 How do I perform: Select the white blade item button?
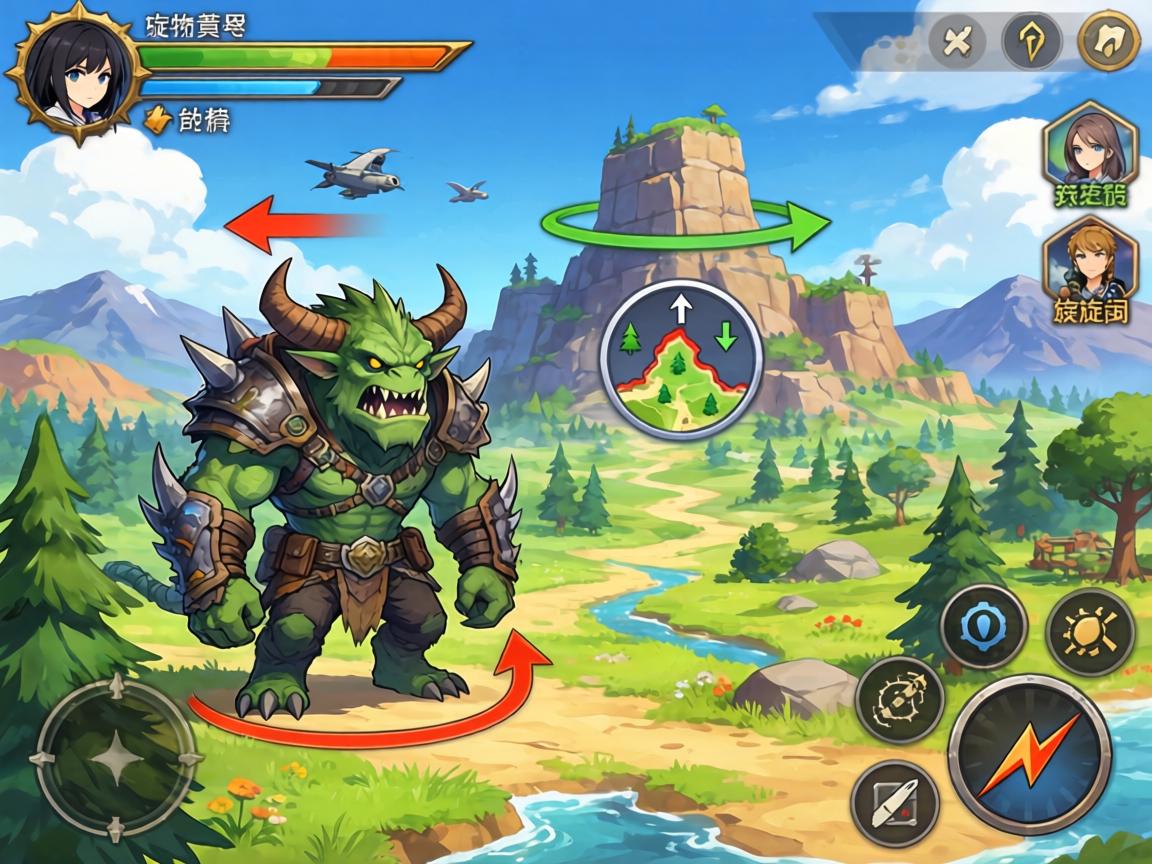[x=894, y=803]
